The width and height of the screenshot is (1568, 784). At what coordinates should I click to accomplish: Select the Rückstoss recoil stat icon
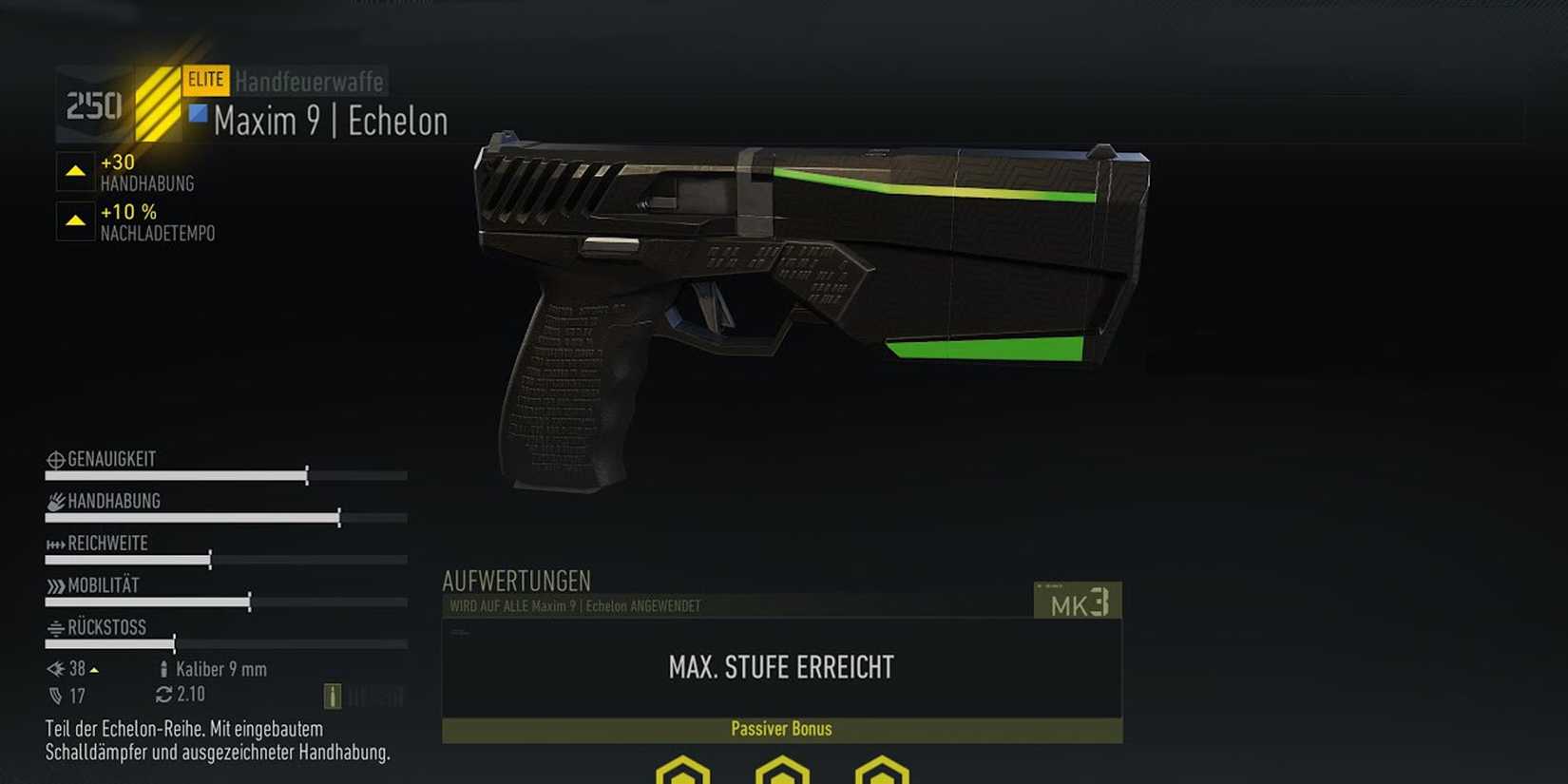point(55,628)
